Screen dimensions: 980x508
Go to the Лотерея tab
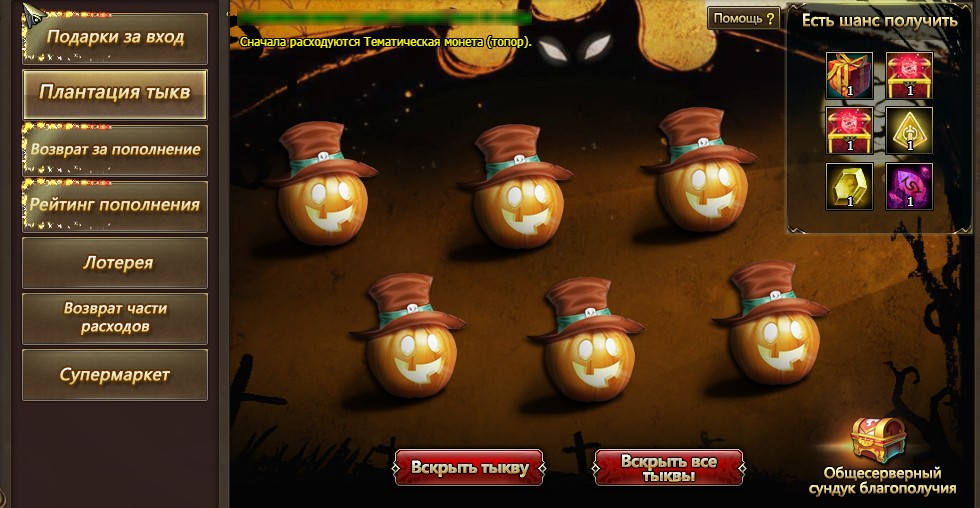click(x=115, y=263)
